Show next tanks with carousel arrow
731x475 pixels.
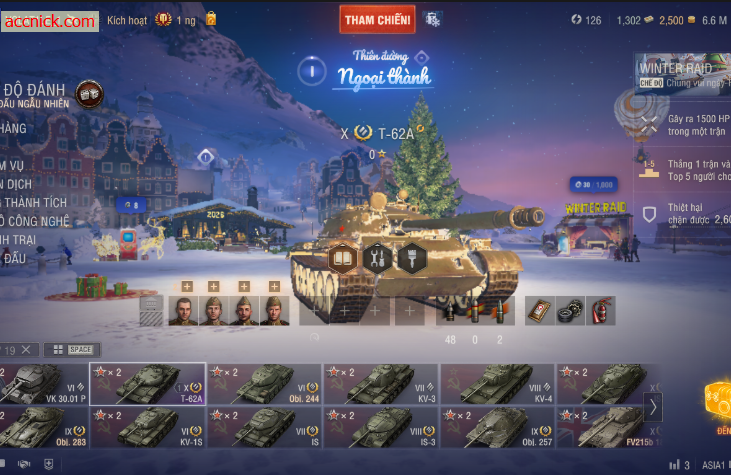coord(654,406)
